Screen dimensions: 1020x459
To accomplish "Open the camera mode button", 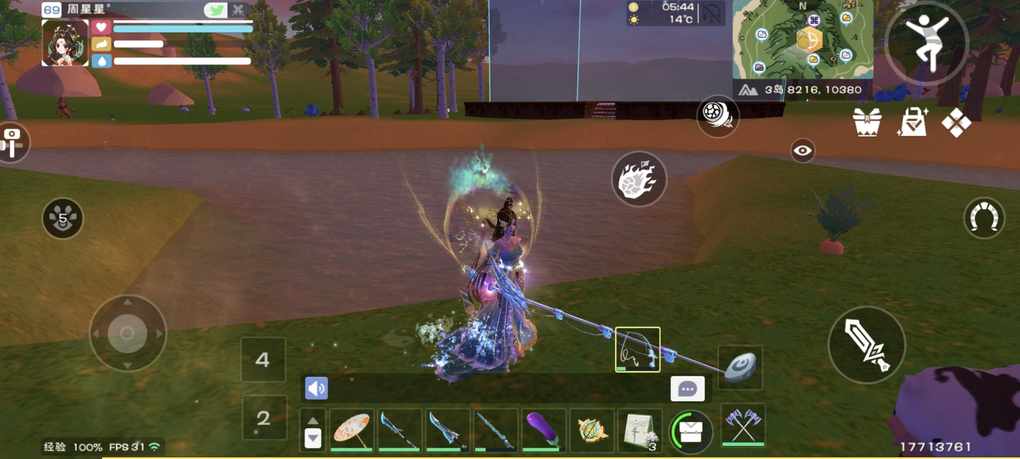I will point(11,141).
